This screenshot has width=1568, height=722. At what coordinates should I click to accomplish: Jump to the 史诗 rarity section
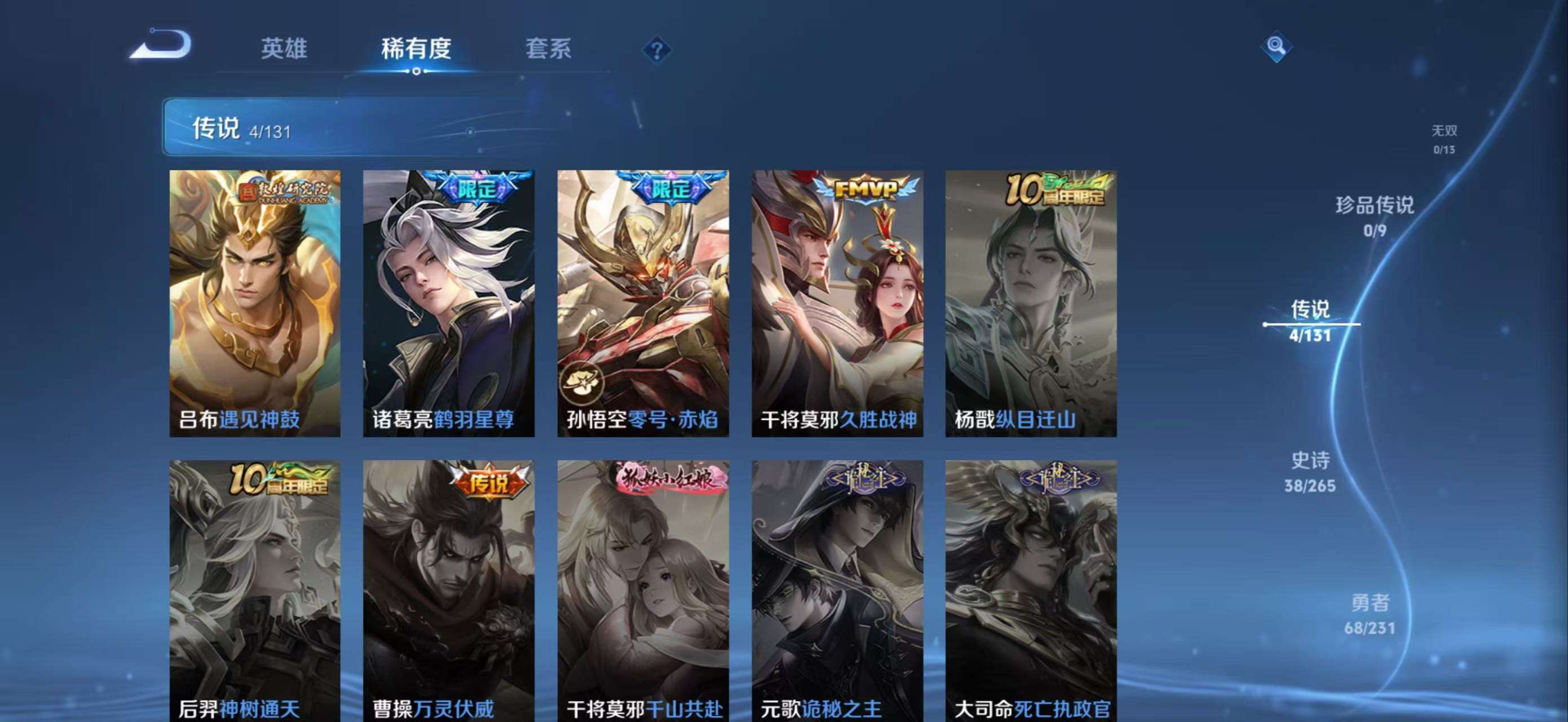click(1310, 470)
